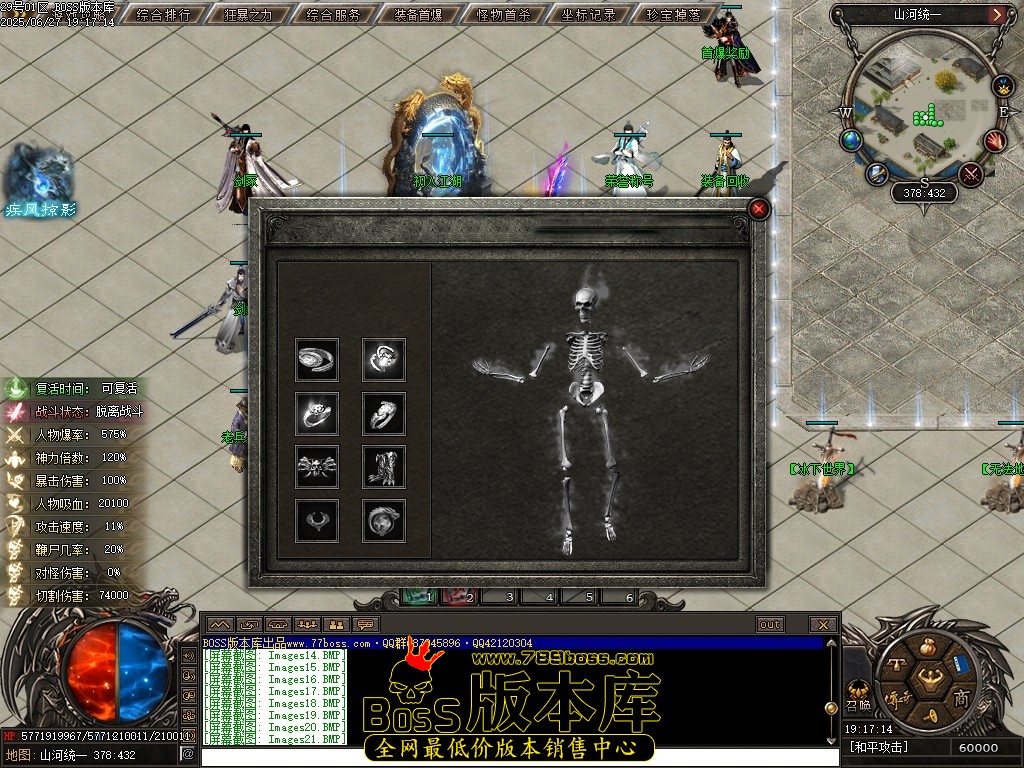Open the 怪物首杀 menu
1024x768 pixels.
coord(504,15)
